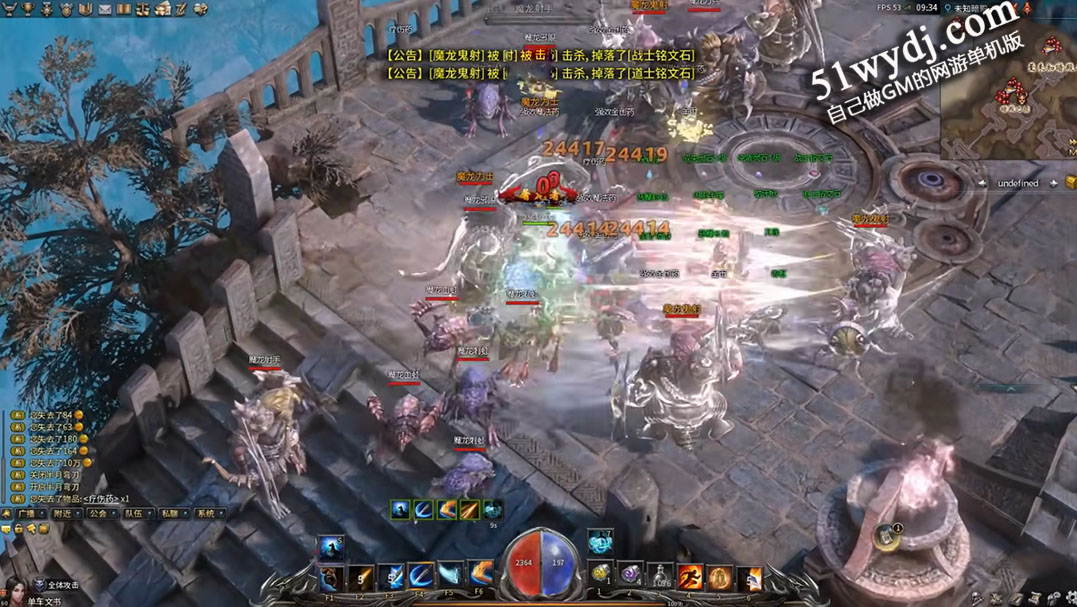This screenshot has width=1077, height=607.
Task: Click the trophy icon in the top toolbar
Action: (26, 9)
